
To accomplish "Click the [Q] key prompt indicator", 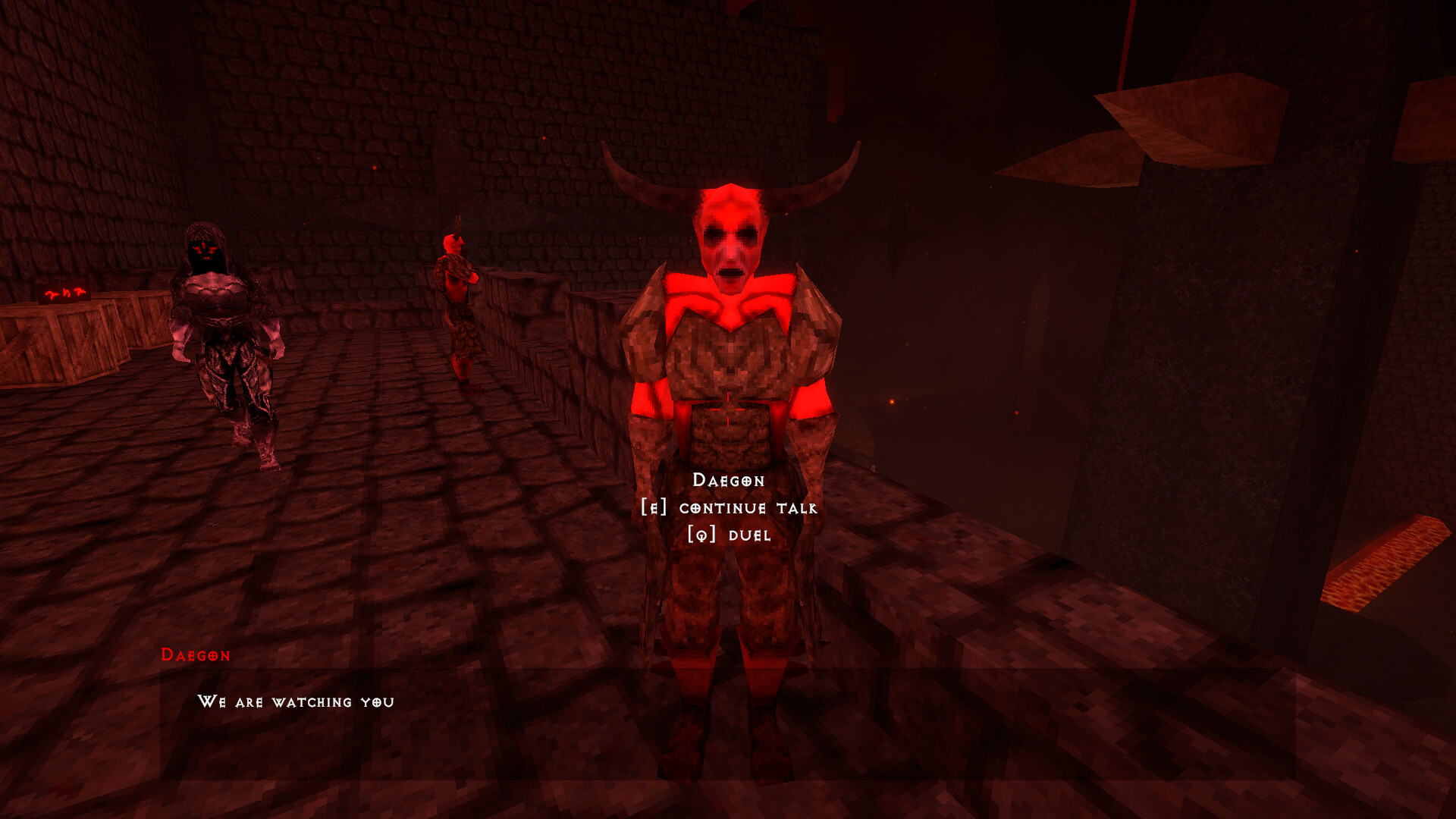I will coord(699,537).
